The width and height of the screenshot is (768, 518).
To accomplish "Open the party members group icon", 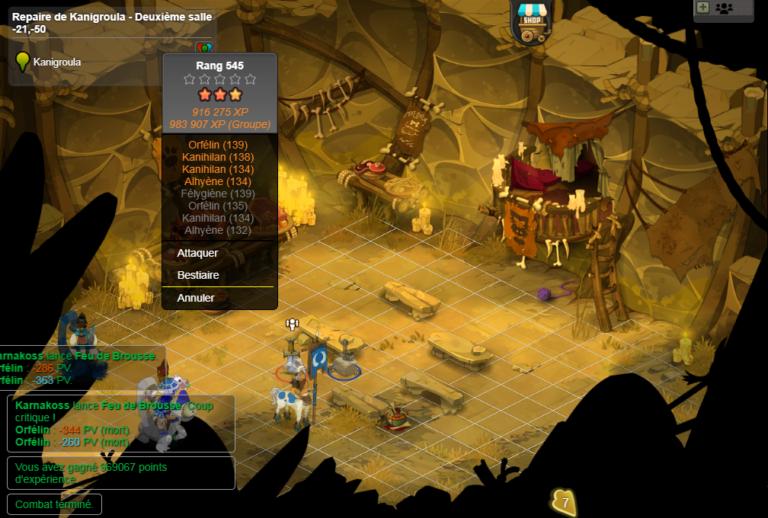I will tap(725, 8).
